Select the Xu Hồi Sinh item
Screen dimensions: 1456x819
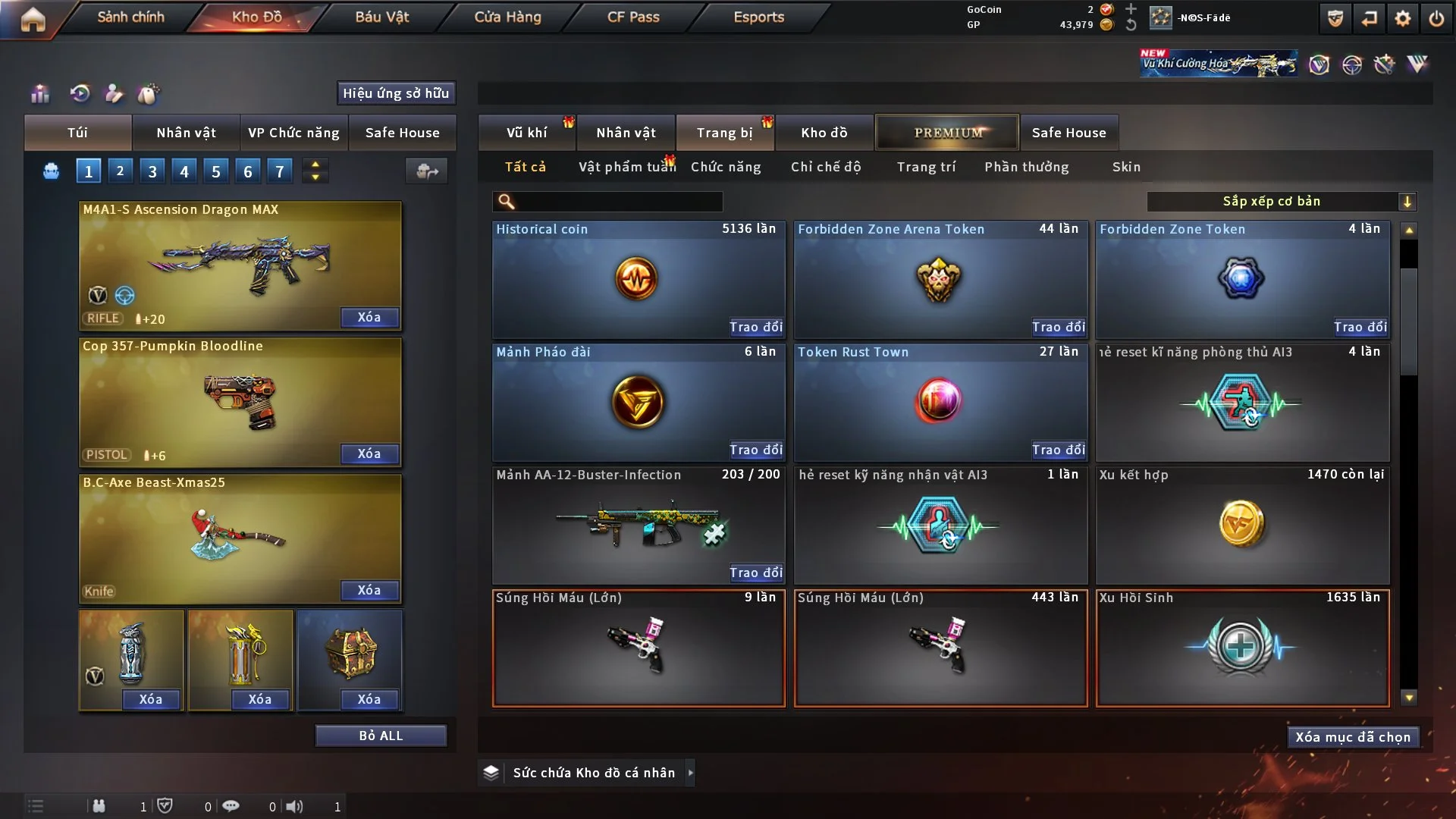tap(1242, 648)
